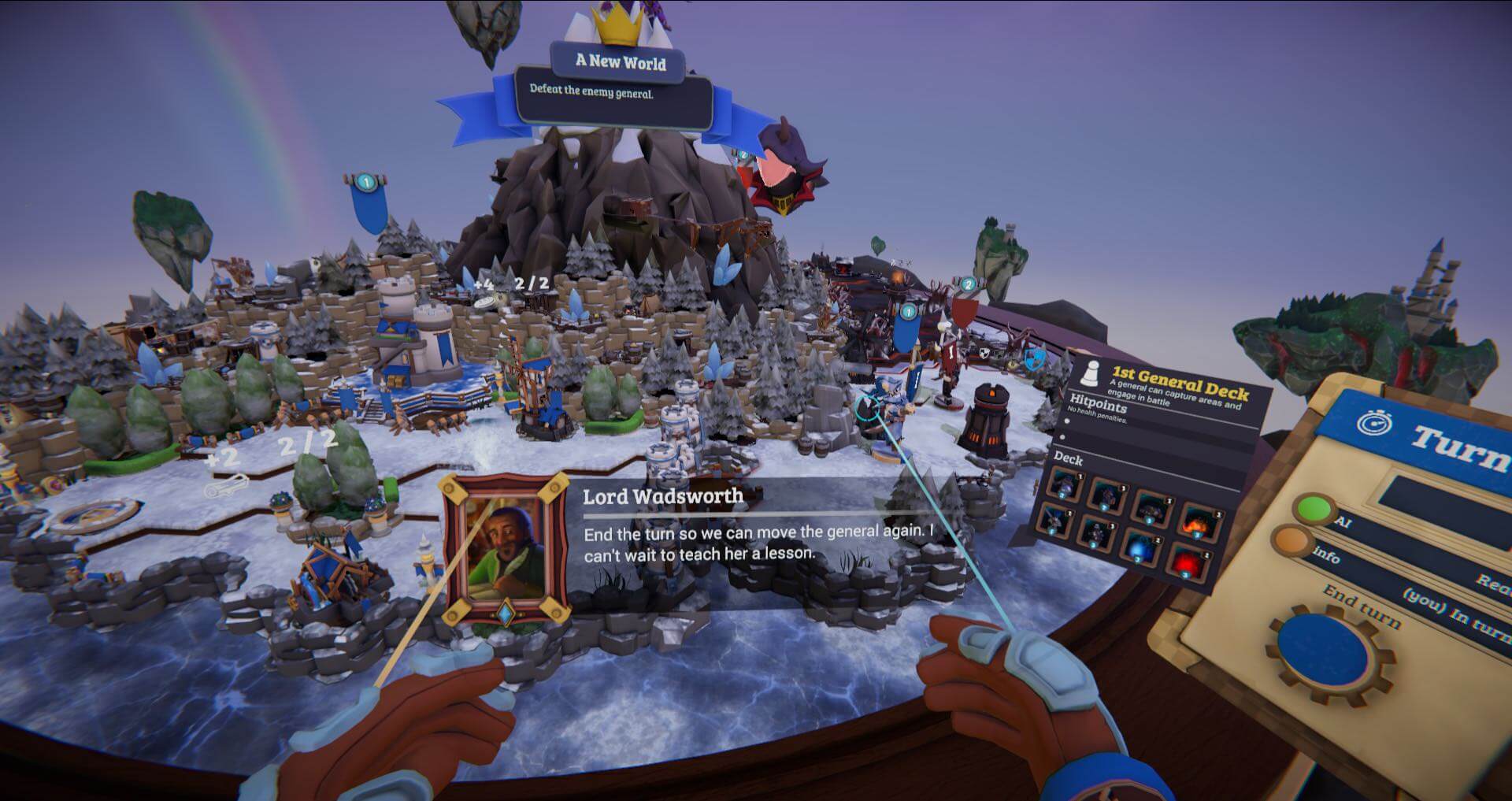This screenshot has height=801, width=1512.
Task: Click Lord Wadsworth's portrait
Action: pyautogui.click(x=503, y=551)
